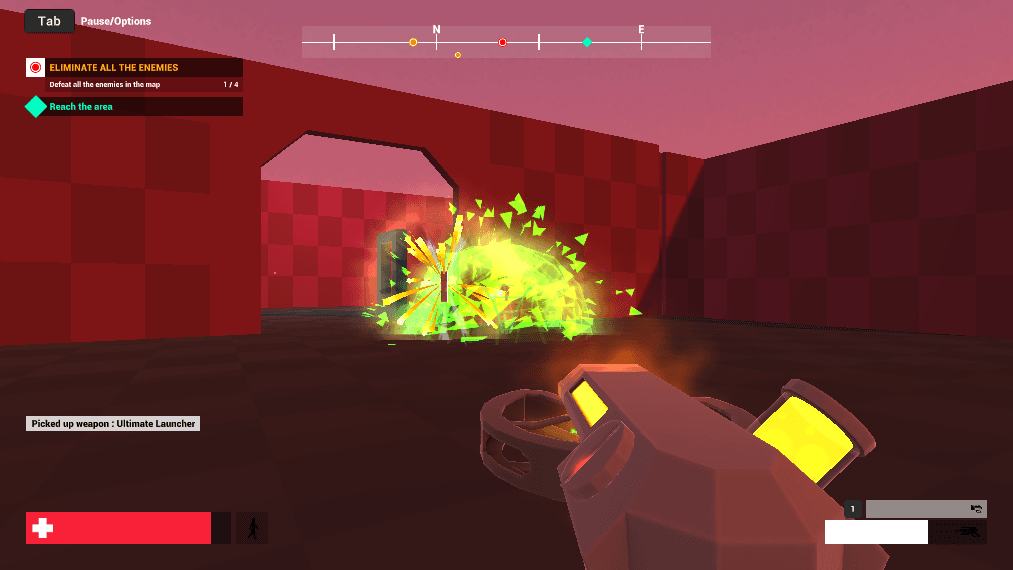Click the Ultimate Launcher pickup notification
The width and height of the screenshot is (1013, 570).
[113, 424]
